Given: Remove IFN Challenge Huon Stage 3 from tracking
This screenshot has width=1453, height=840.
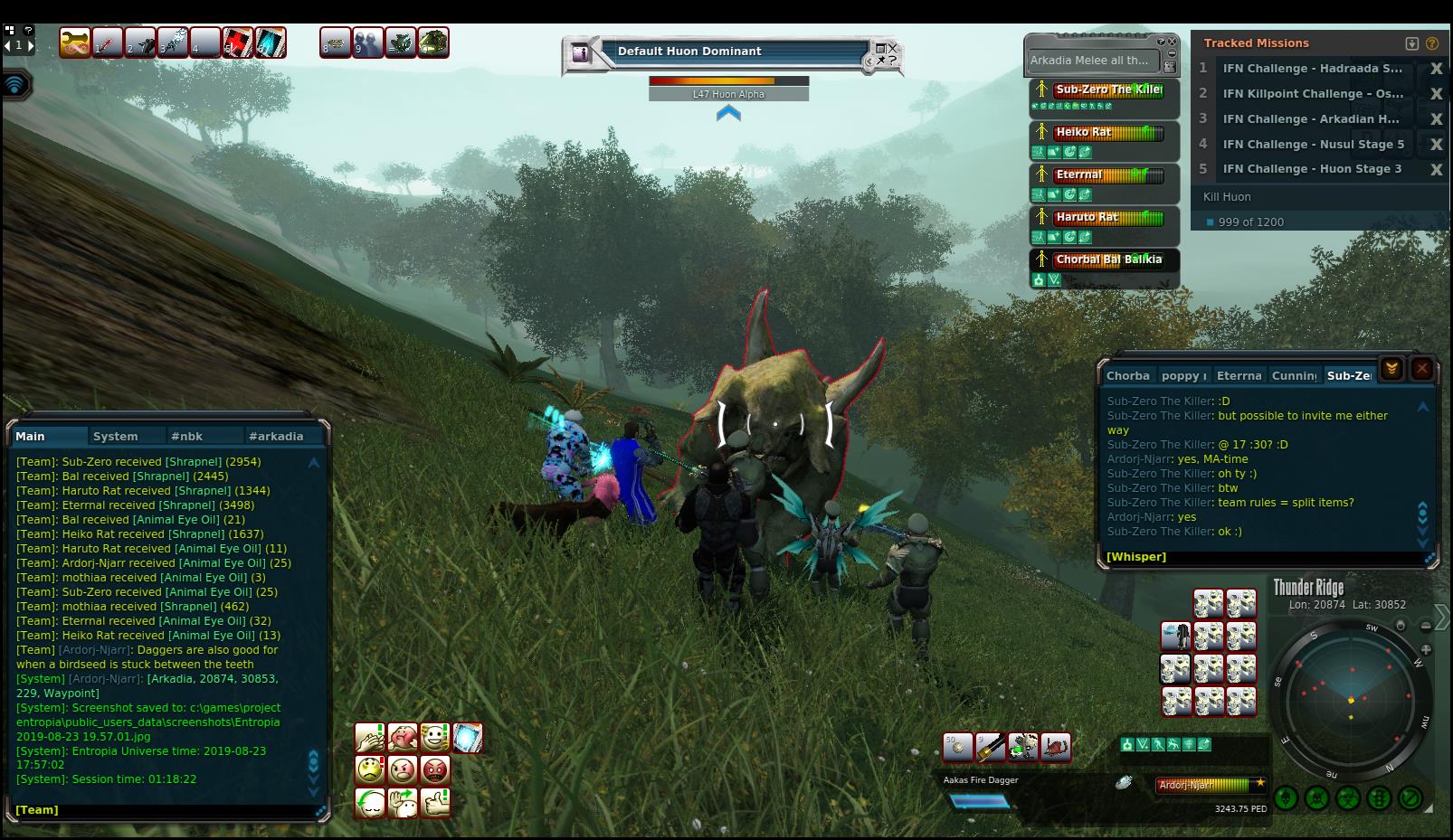Looking at the screenshot, I should click(x=1436, y=169).
